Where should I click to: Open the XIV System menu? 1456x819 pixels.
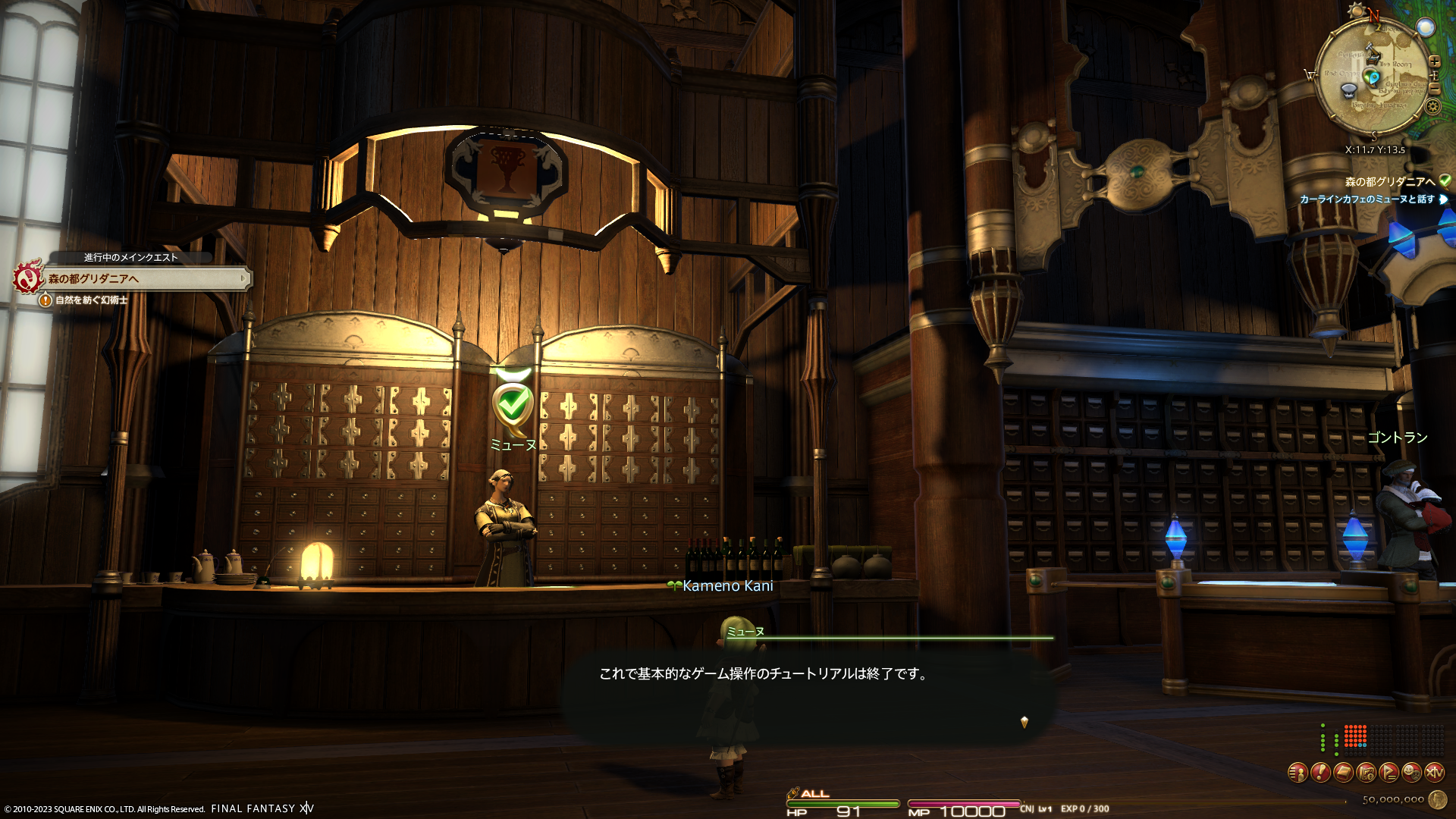click(1434, 773)
